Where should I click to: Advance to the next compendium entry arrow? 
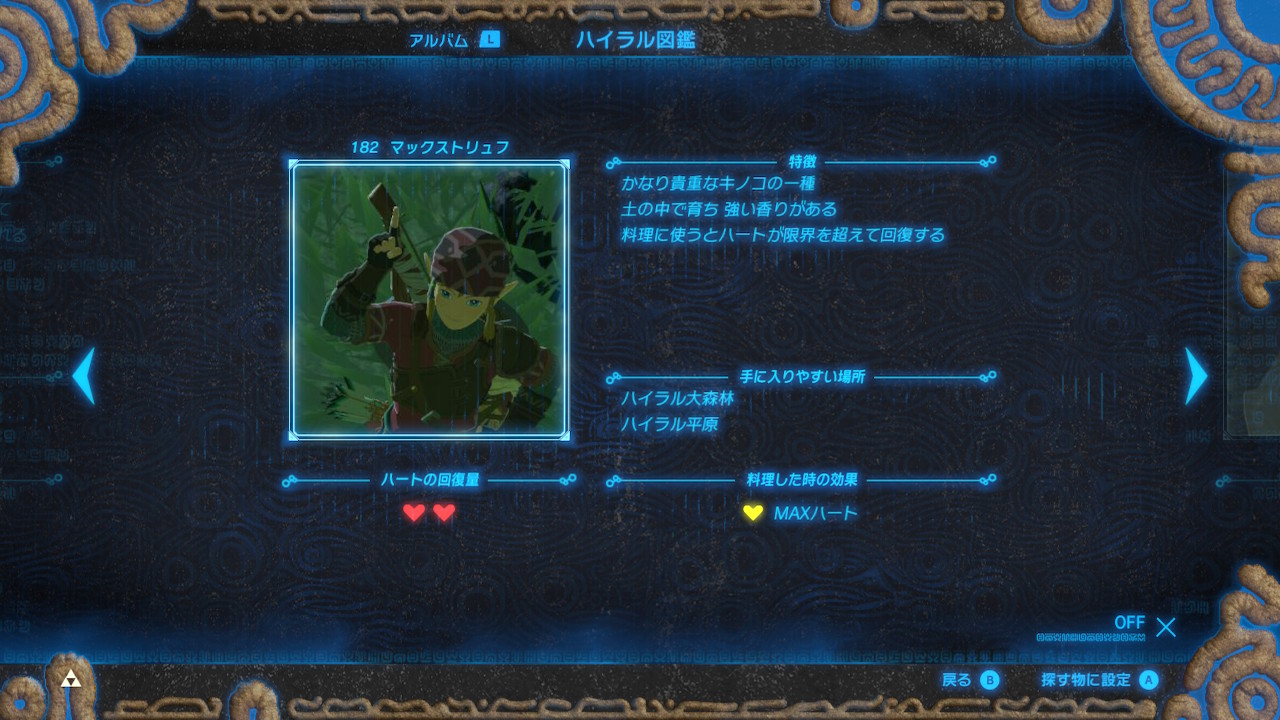click(1196, 376)
